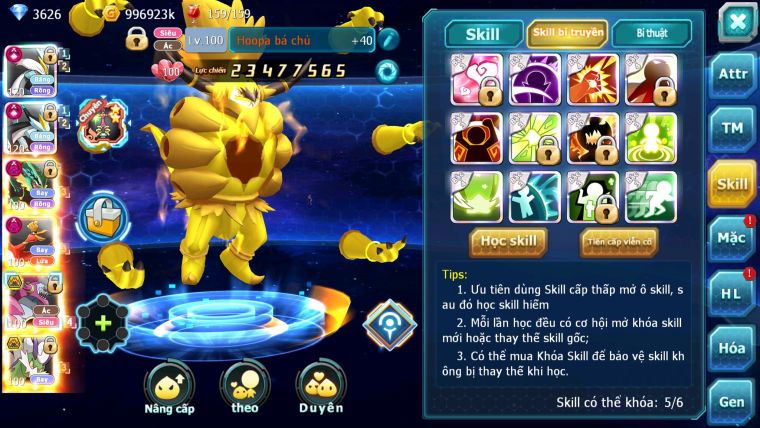Tap the blue padlock lock button
Image resolution: width=760 pixels, height=428 pixels.
pyautogui.click(x=103, y=215)
